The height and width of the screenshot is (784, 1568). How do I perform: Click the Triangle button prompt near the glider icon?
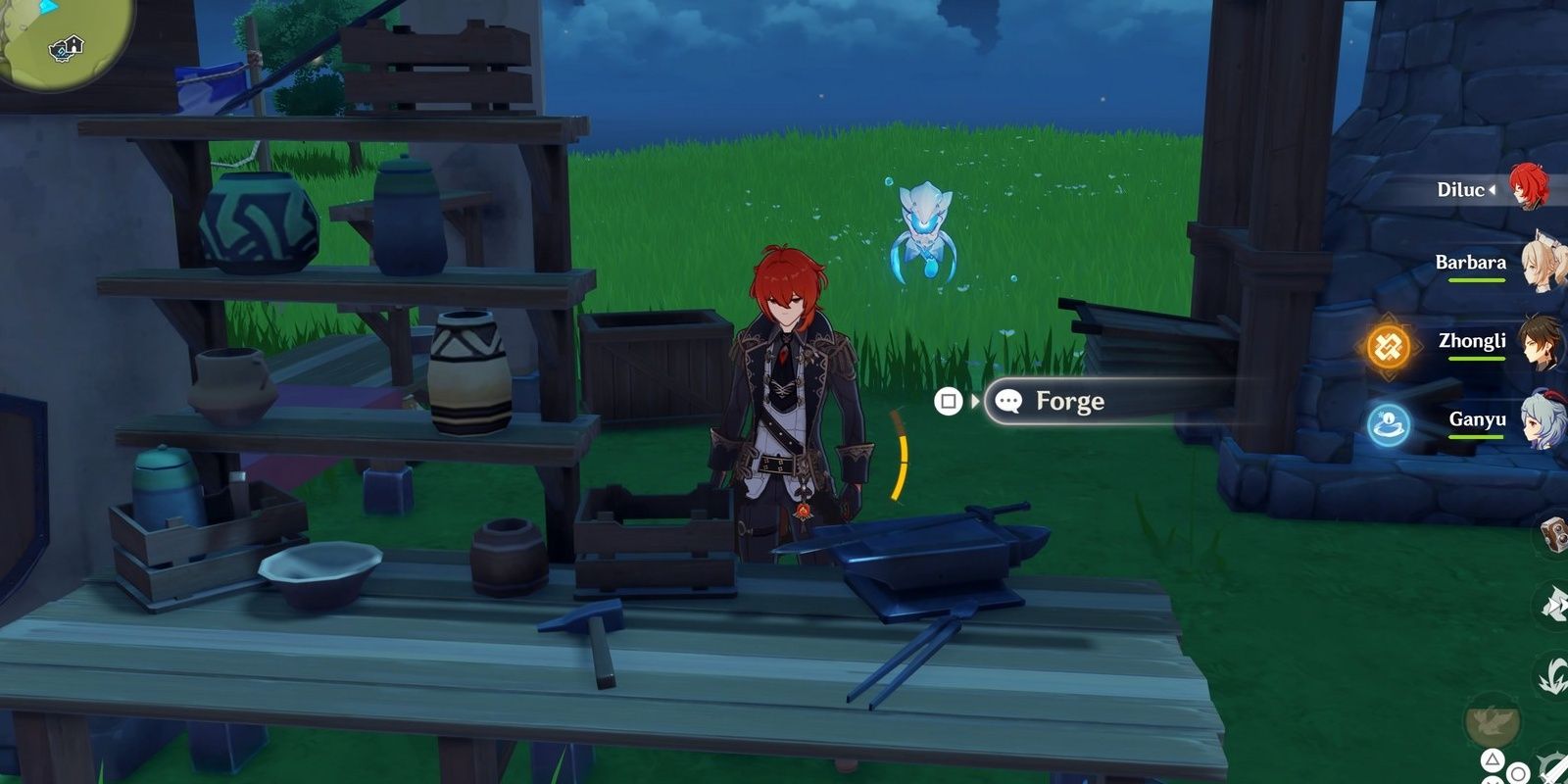pyautogui.click(x=1494, y=759)
